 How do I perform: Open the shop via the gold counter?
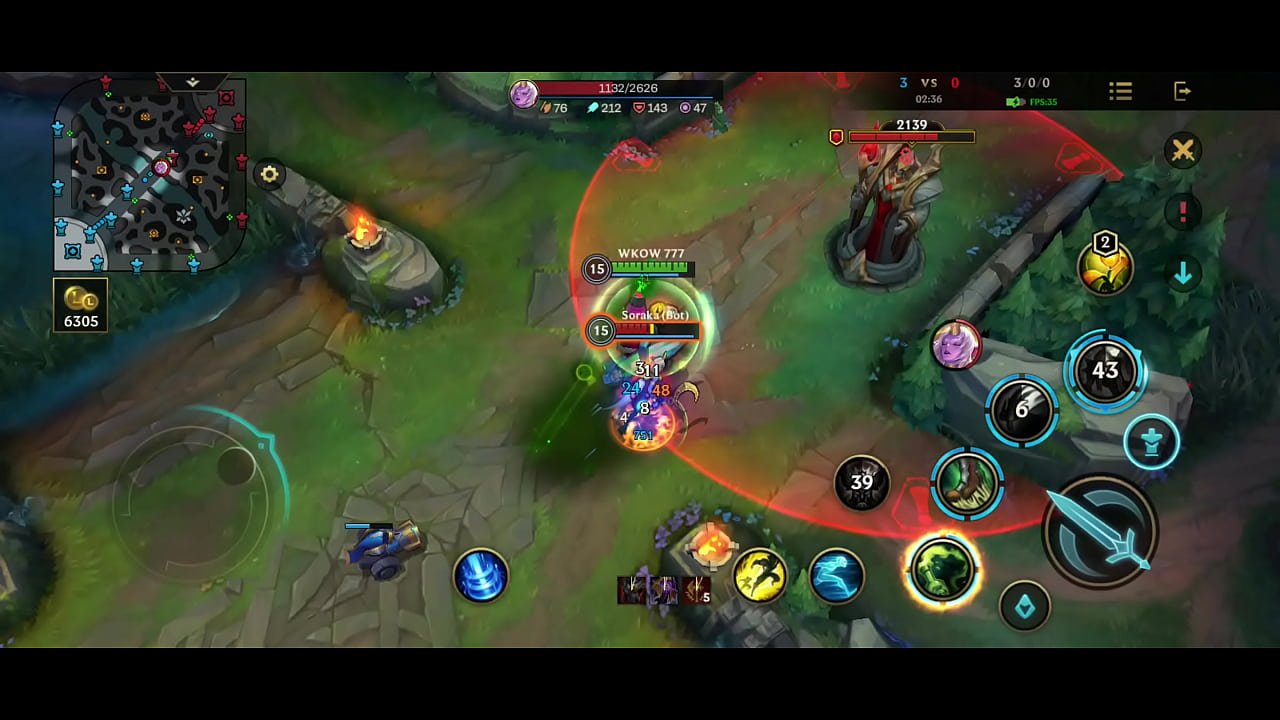pyautogui.click(x=80, y=305)
